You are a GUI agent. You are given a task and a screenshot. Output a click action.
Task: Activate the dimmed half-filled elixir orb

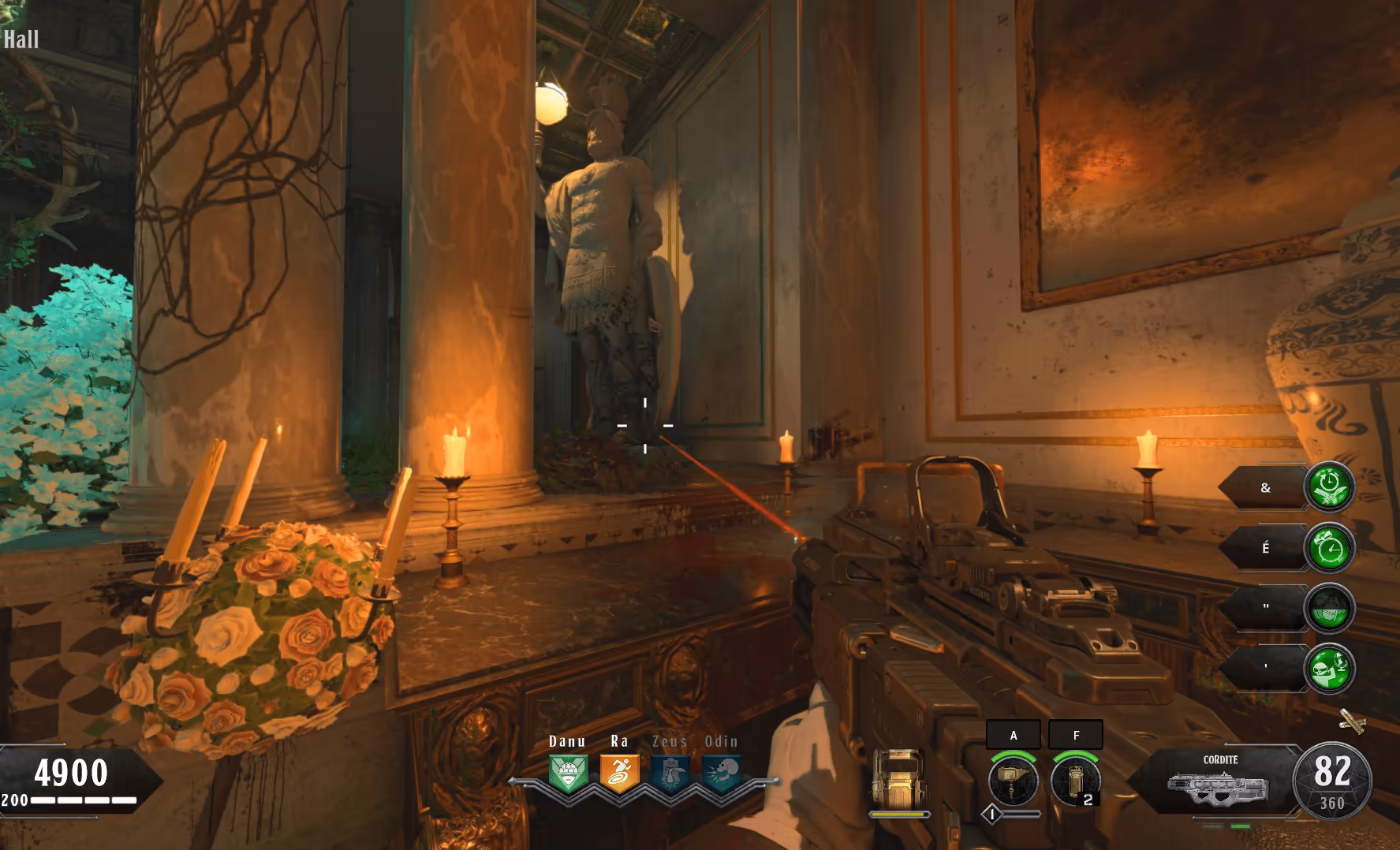(x=1329, y=608)
